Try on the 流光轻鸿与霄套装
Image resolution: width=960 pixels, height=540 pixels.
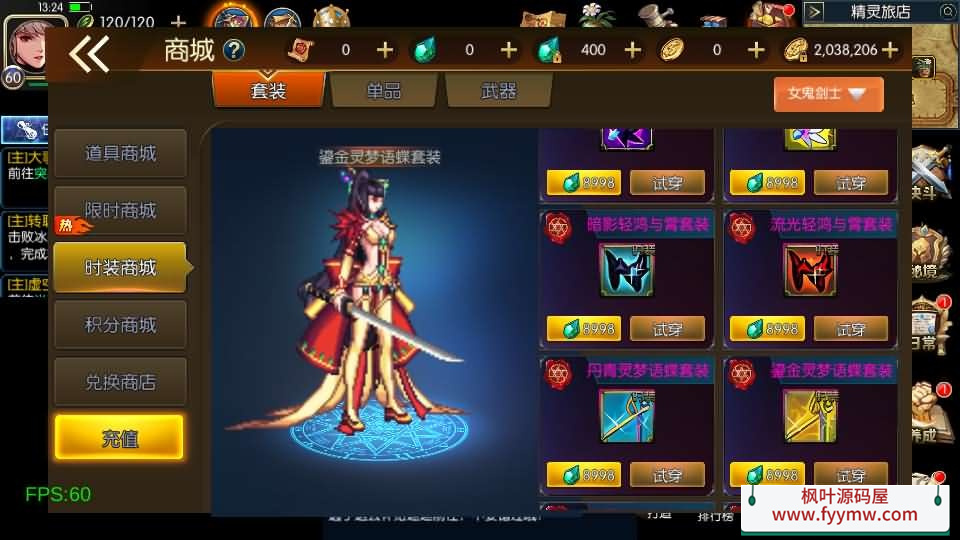click(x=851, y=328)
